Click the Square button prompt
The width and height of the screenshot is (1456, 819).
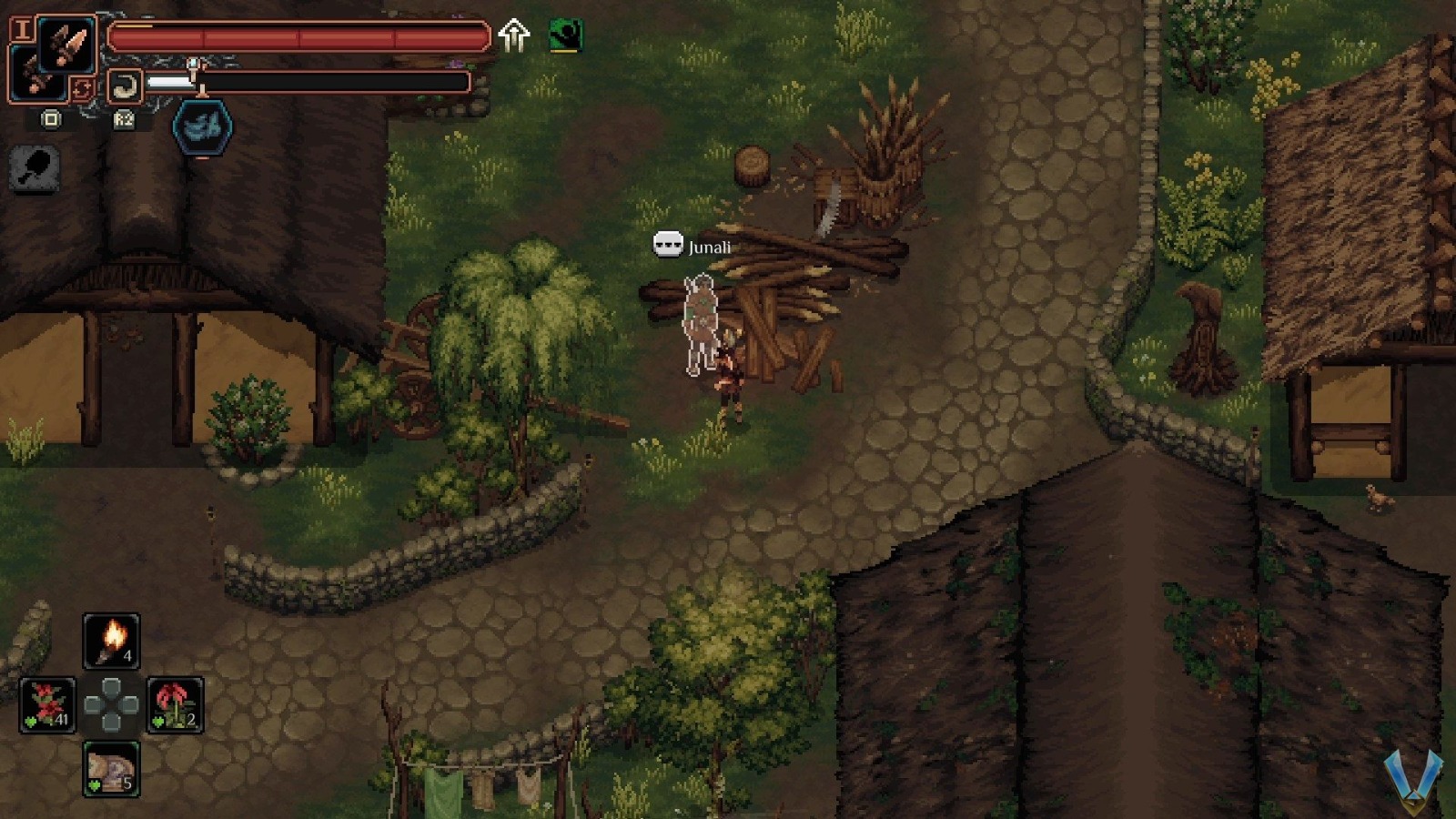point(50,119)
